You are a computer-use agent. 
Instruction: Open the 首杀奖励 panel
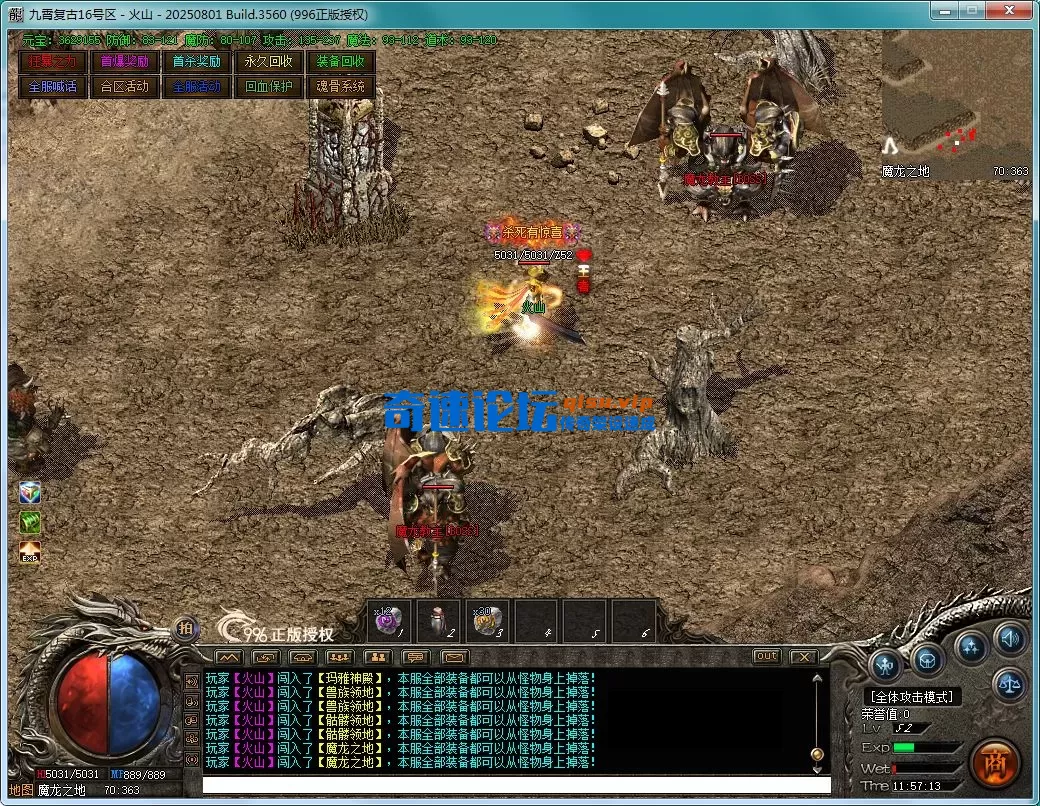[196, 61]
